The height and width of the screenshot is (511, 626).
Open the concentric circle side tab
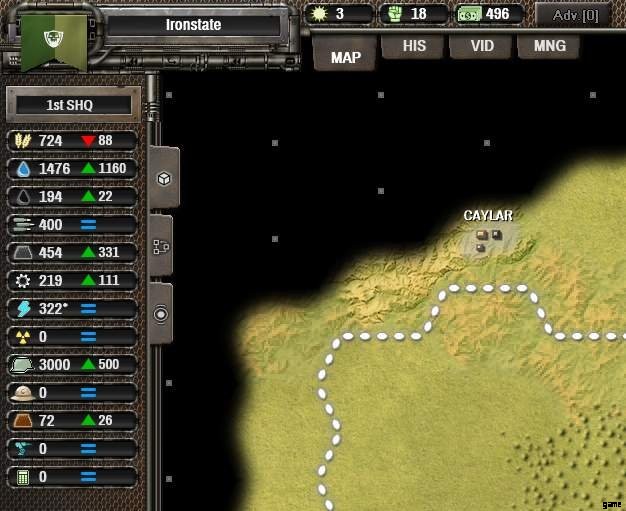click(161, 313)
